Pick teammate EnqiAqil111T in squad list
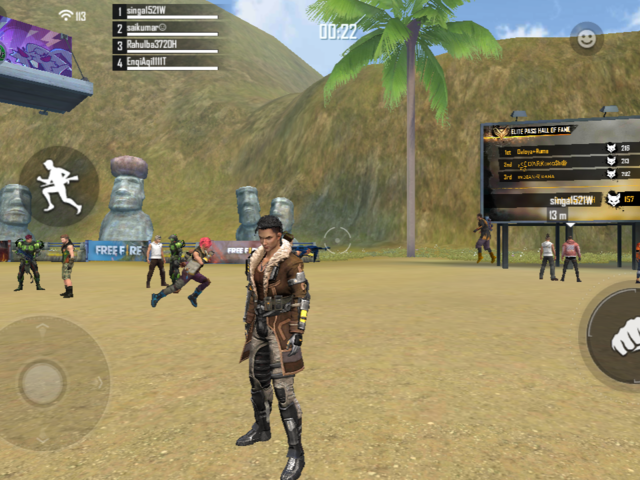 [165, 63]
